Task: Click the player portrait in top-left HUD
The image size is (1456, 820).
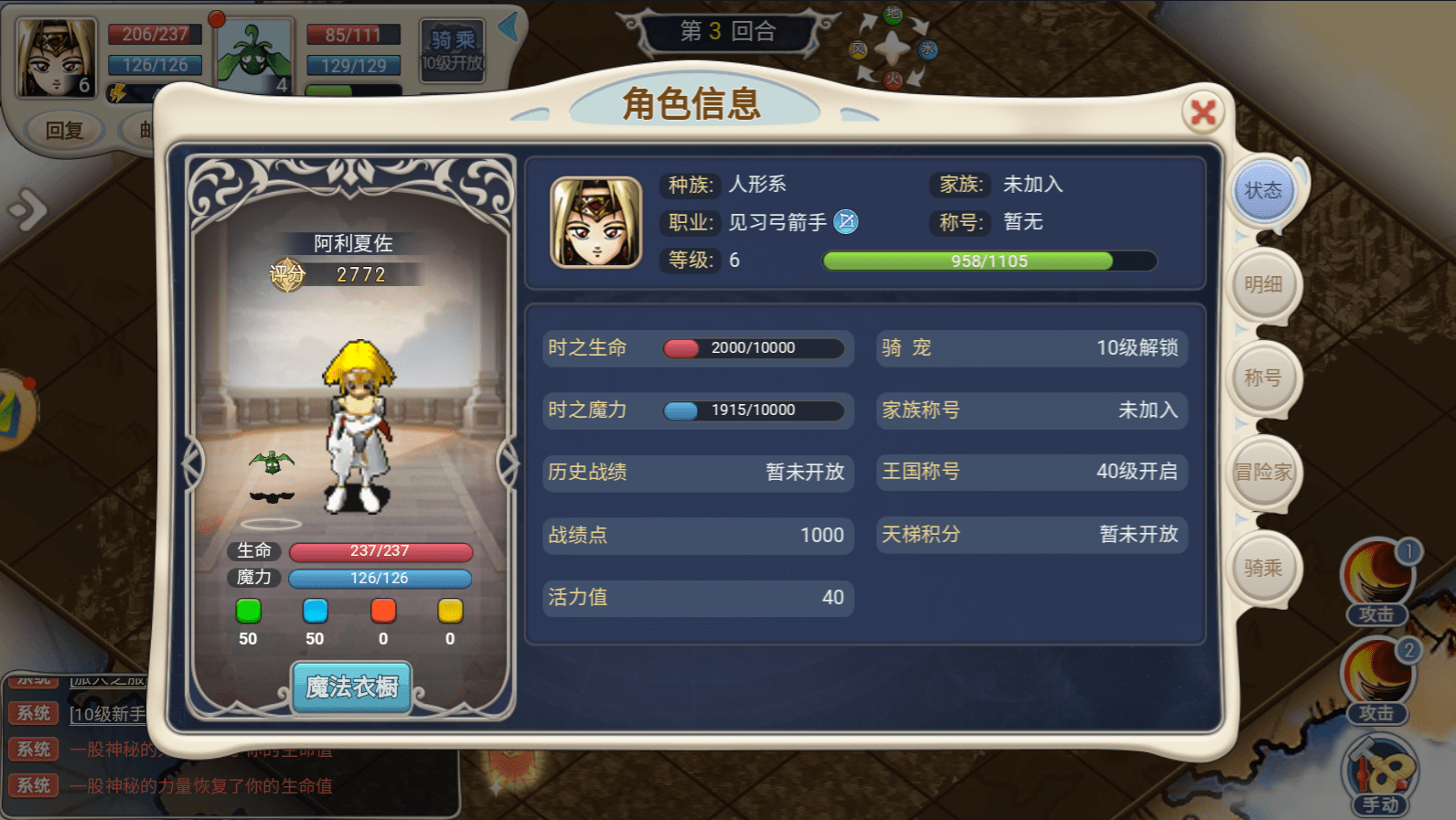Action: point(56,59)
